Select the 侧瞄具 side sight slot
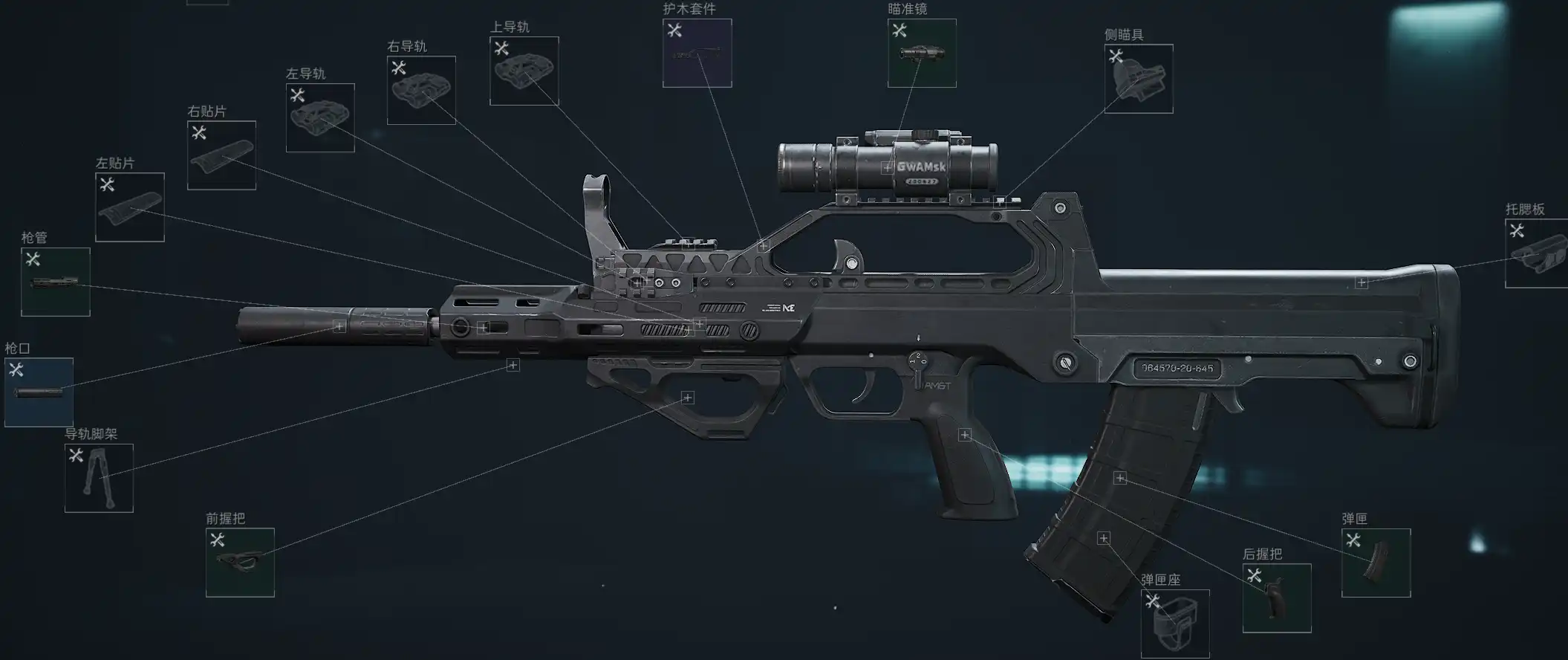The height and width of the screenshot is (660, 1568). point(1139,79)
